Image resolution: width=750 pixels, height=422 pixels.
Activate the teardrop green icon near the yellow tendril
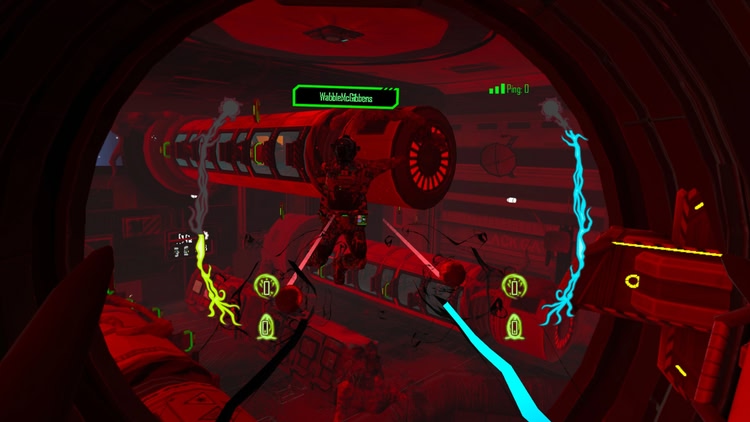[x=267, y=325]
